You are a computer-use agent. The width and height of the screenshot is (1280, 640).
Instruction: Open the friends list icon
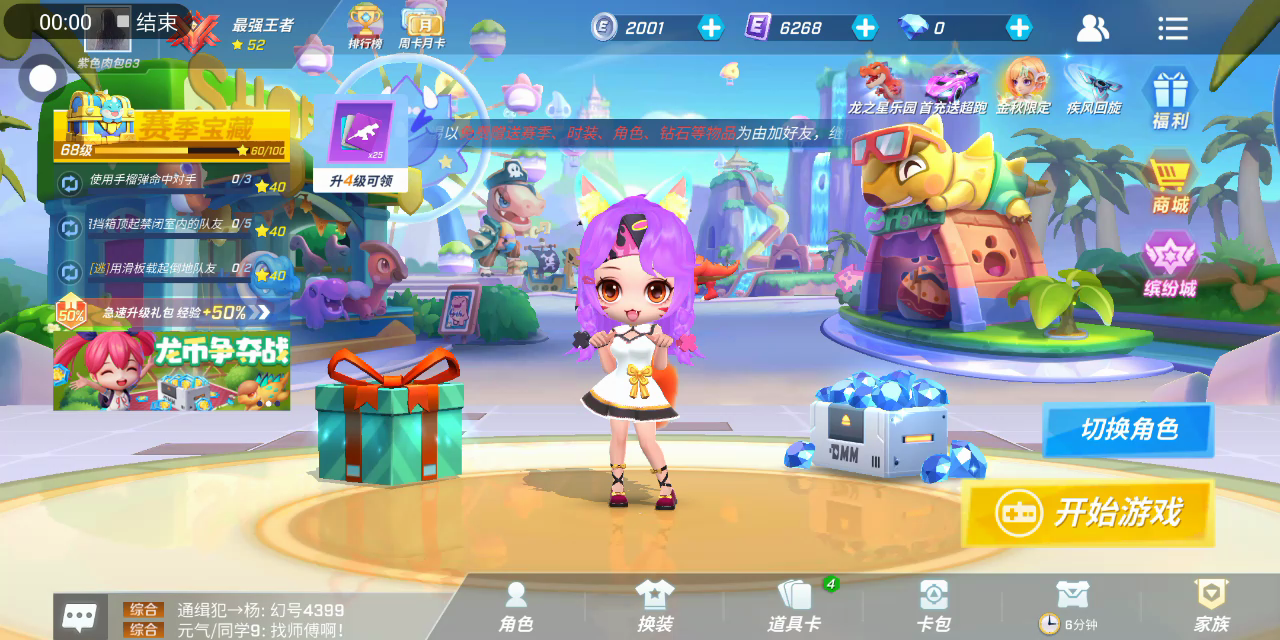(1092, 28)
